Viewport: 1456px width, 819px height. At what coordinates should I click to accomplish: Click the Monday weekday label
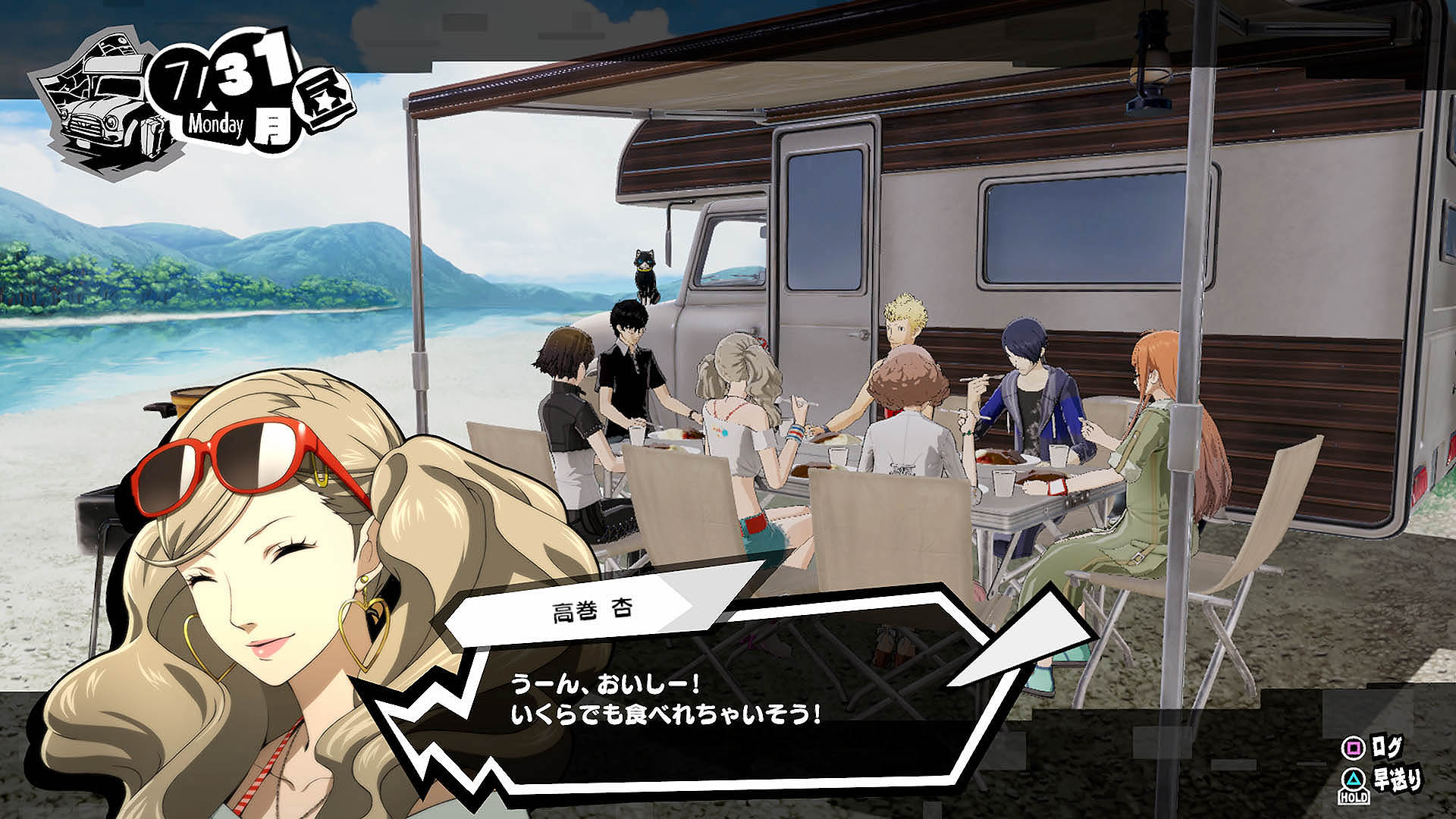coord(215,121)
